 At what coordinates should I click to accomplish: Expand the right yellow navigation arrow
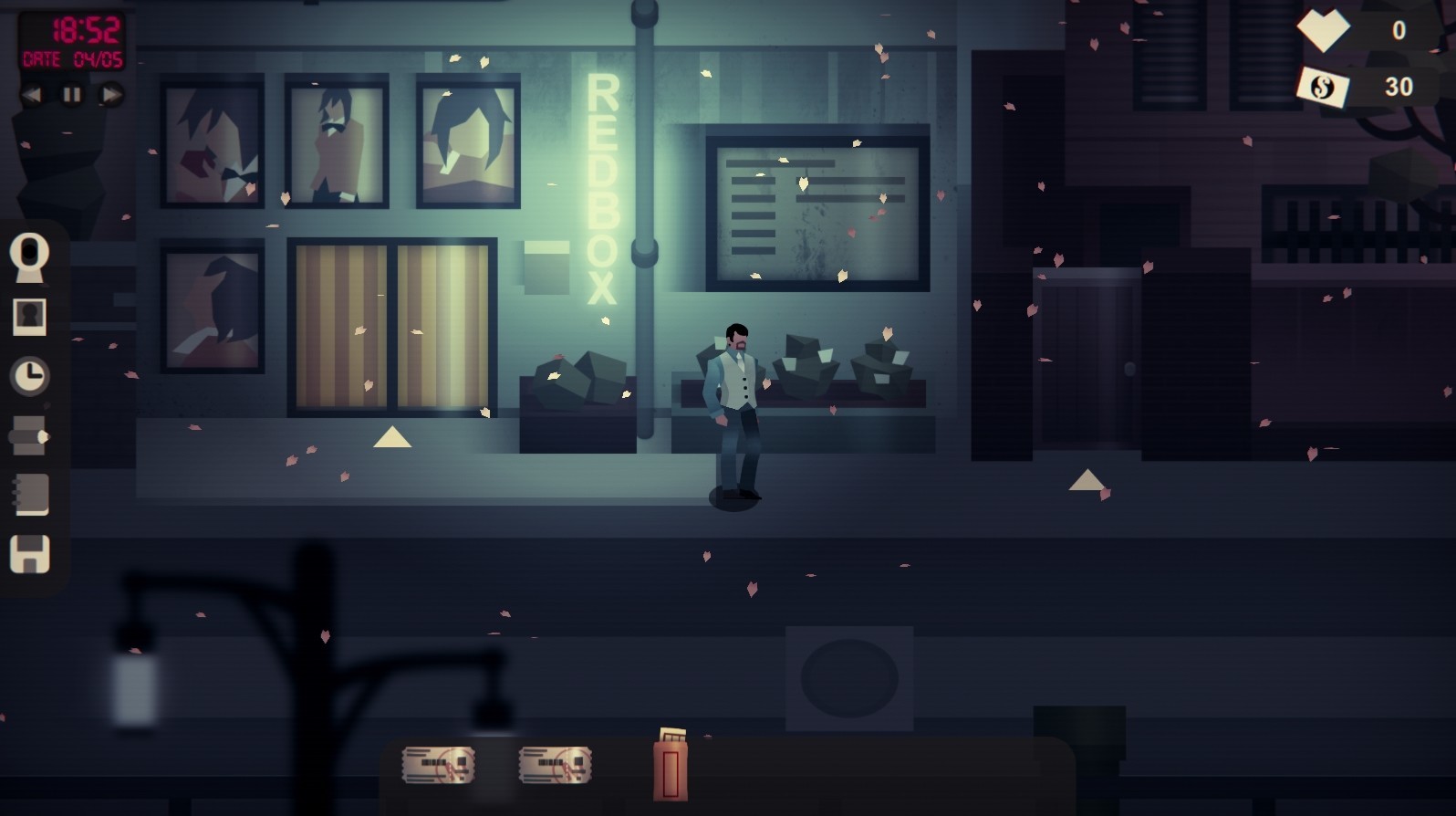[1086, 478]
